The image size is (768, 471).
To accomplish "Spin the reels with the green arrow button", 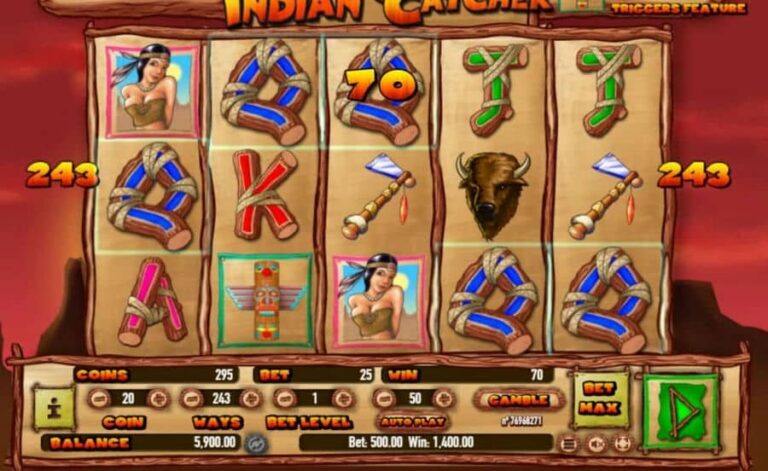I will [681, 410].
